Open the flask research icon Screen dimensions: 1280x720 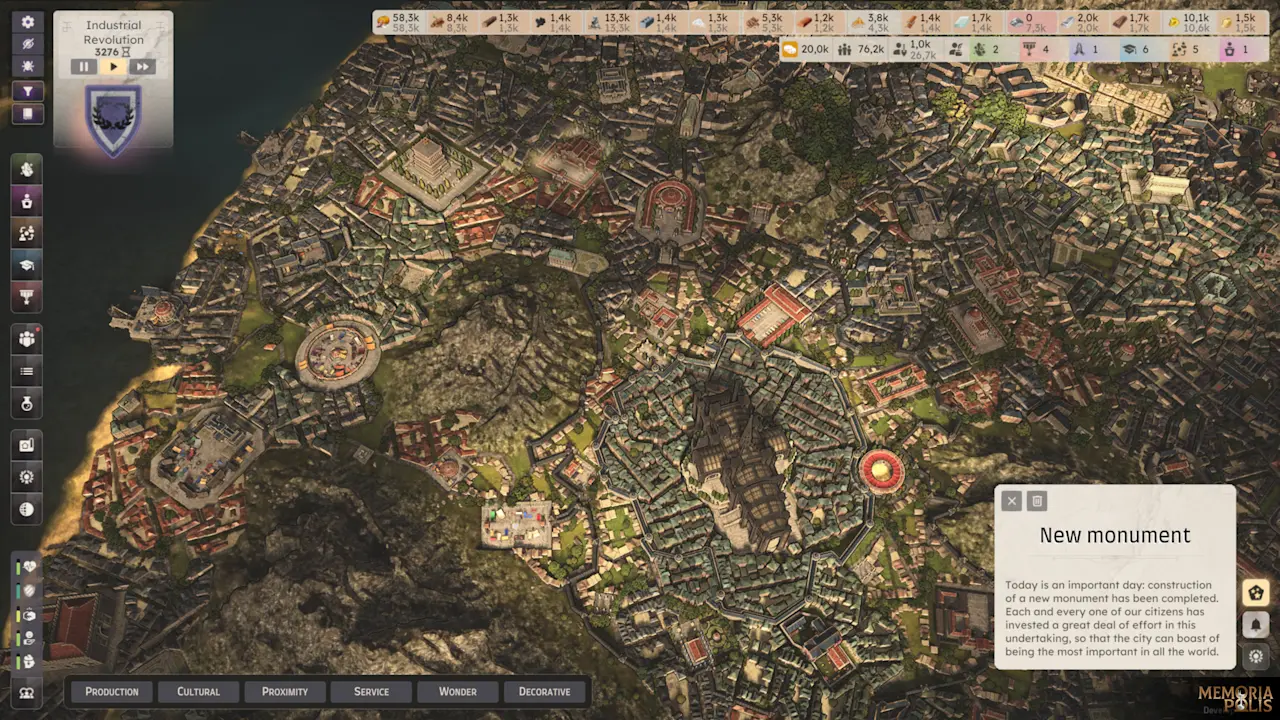[x=27, y=404]
